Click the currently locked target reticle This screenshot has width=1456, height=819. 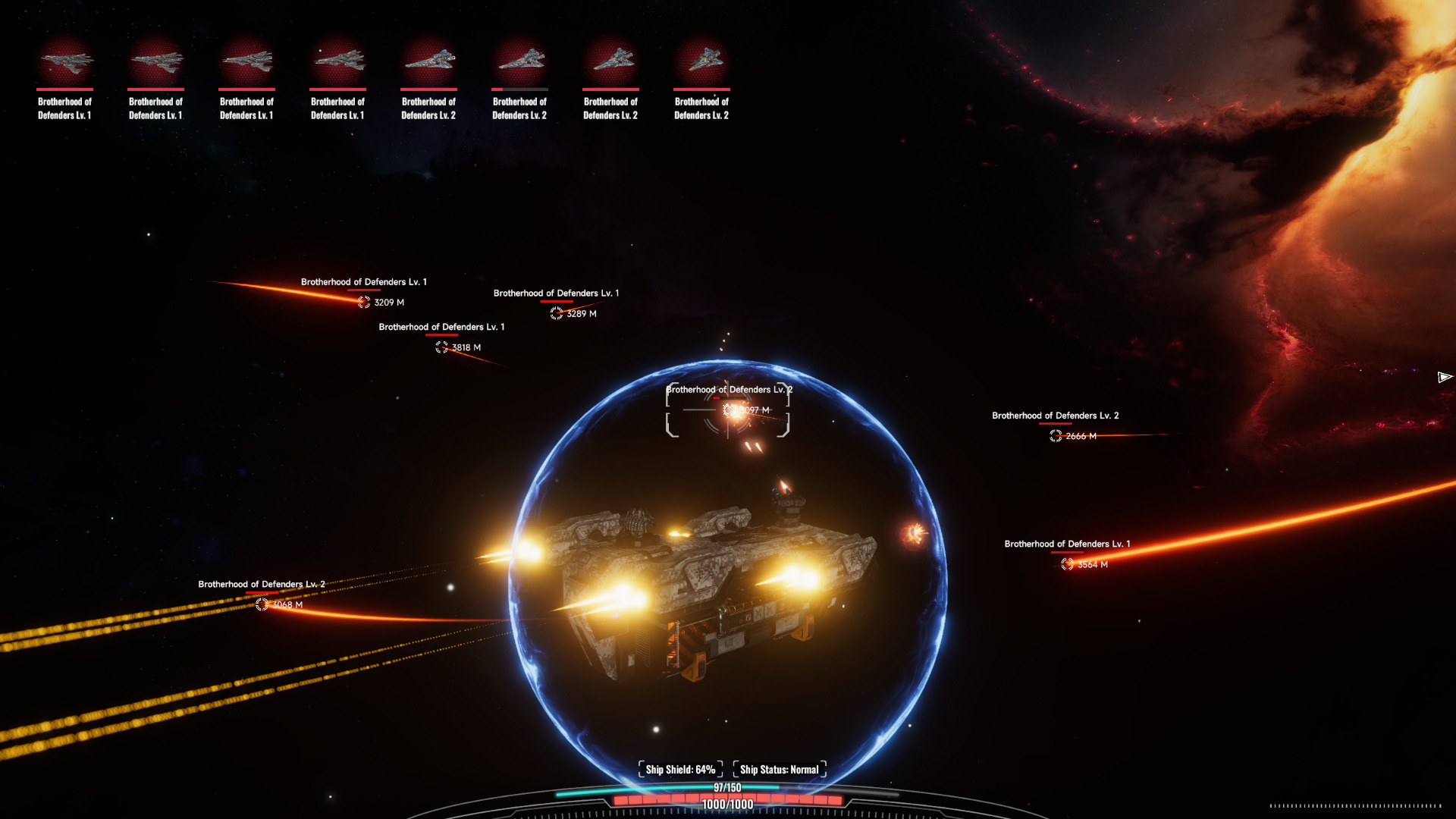pyautogui.click(x=728, y=410)
